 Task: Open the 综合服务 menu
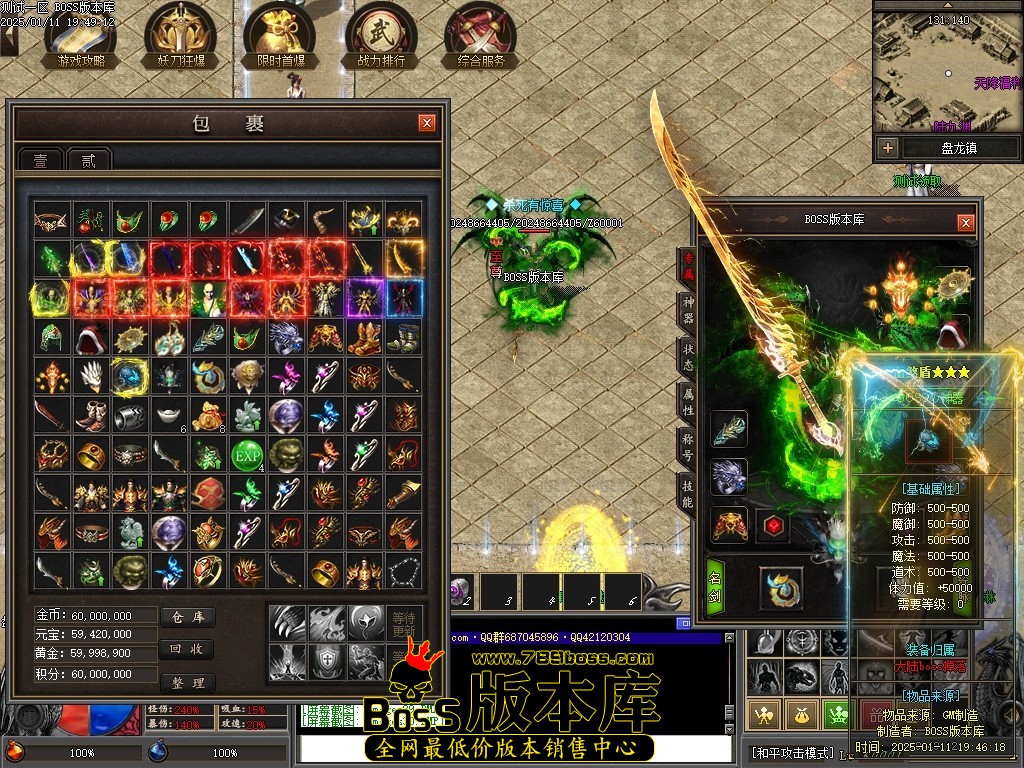[x=481, y=37]
